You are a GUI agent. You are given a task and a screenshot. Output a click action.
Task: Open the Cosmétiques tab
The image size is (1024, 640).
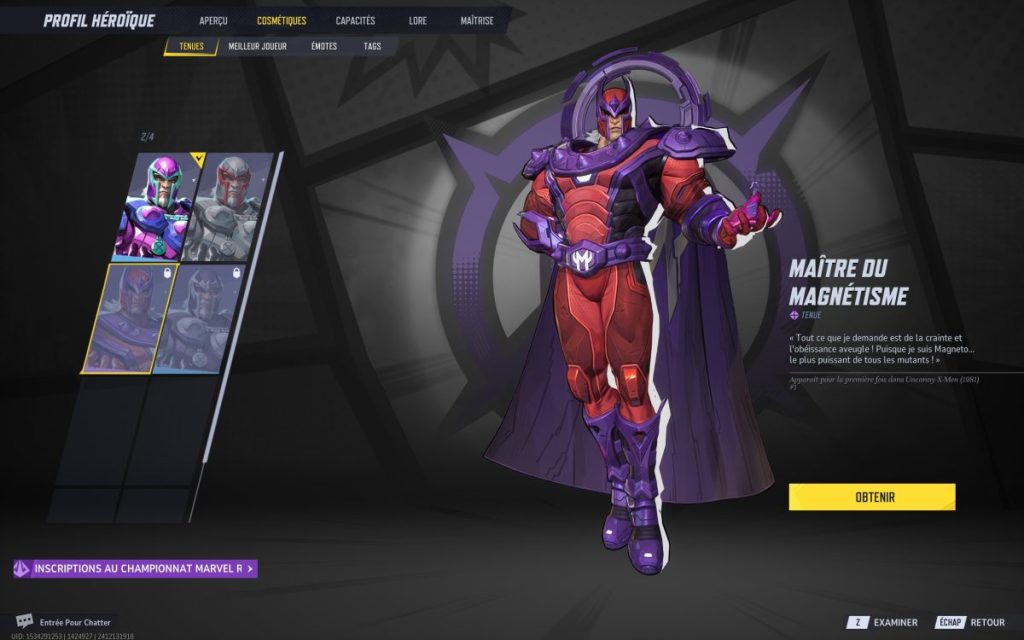[x=282, y=20]
